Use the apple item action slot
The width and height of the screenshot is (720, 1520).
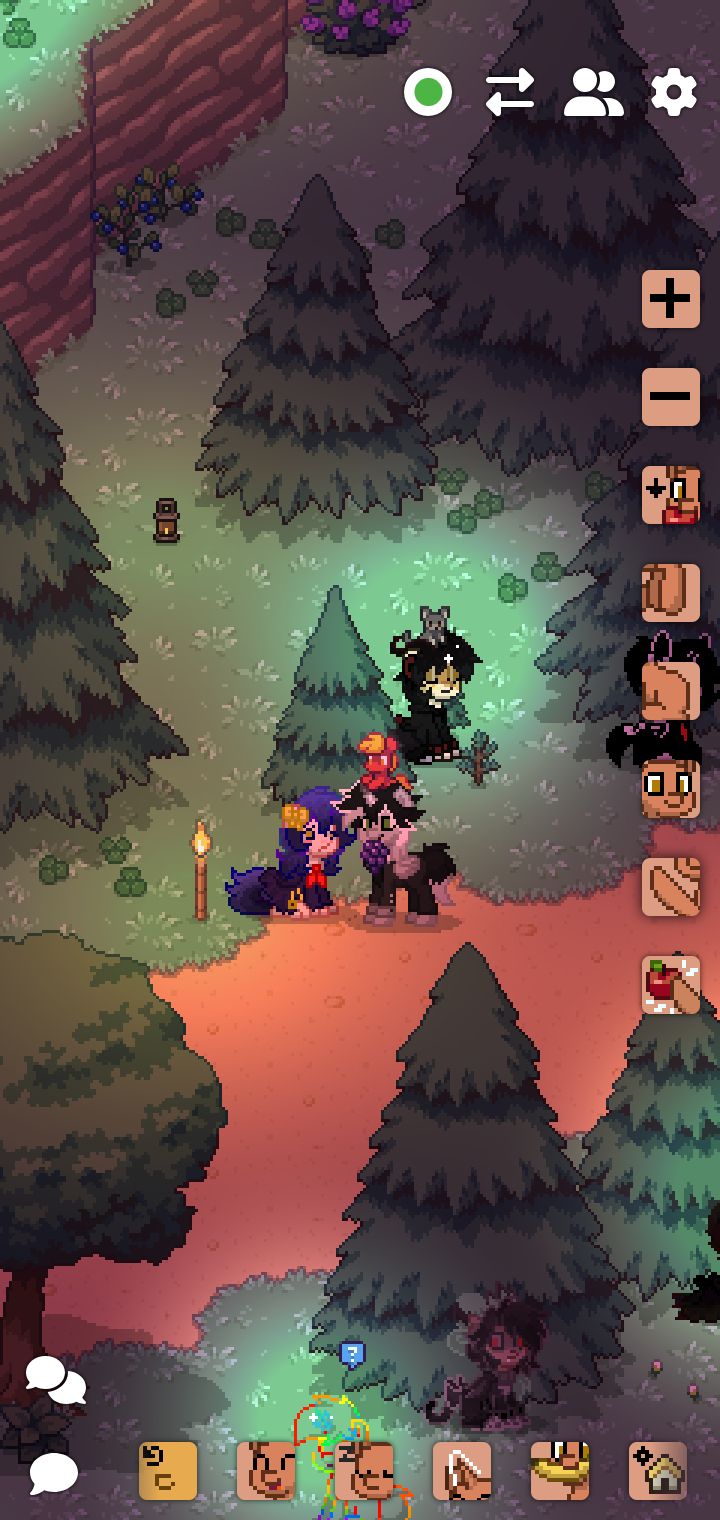point(670,985)
